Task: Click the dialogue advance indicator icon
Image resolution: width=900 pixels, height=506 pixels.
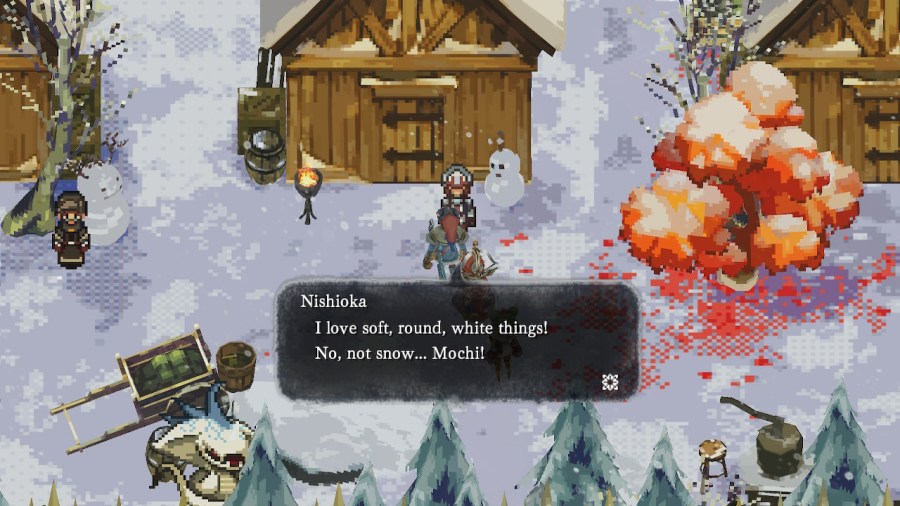Action: (609, 380)
